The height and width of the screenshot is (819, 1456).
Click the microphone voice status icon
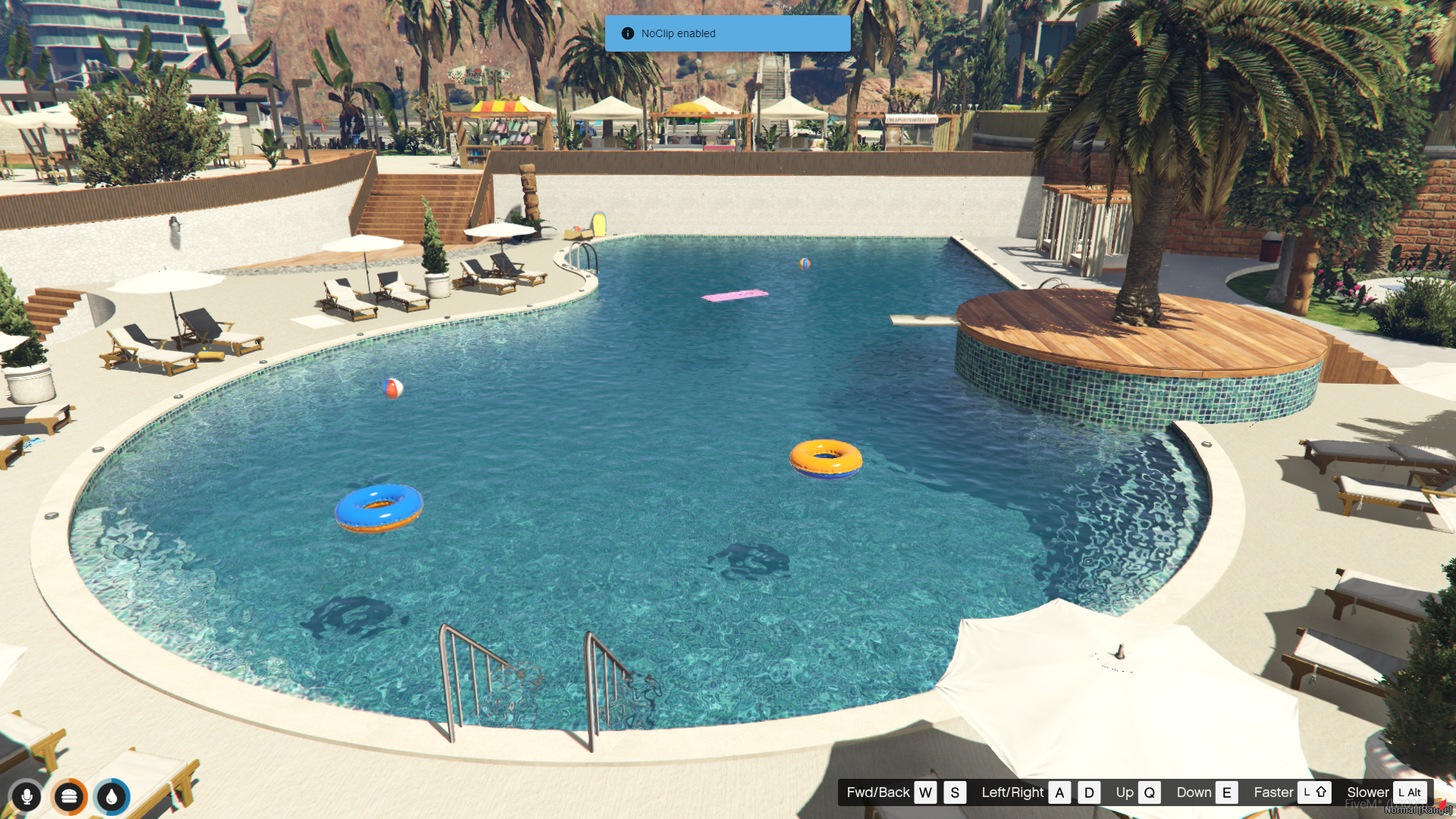[x=27, y=796]
